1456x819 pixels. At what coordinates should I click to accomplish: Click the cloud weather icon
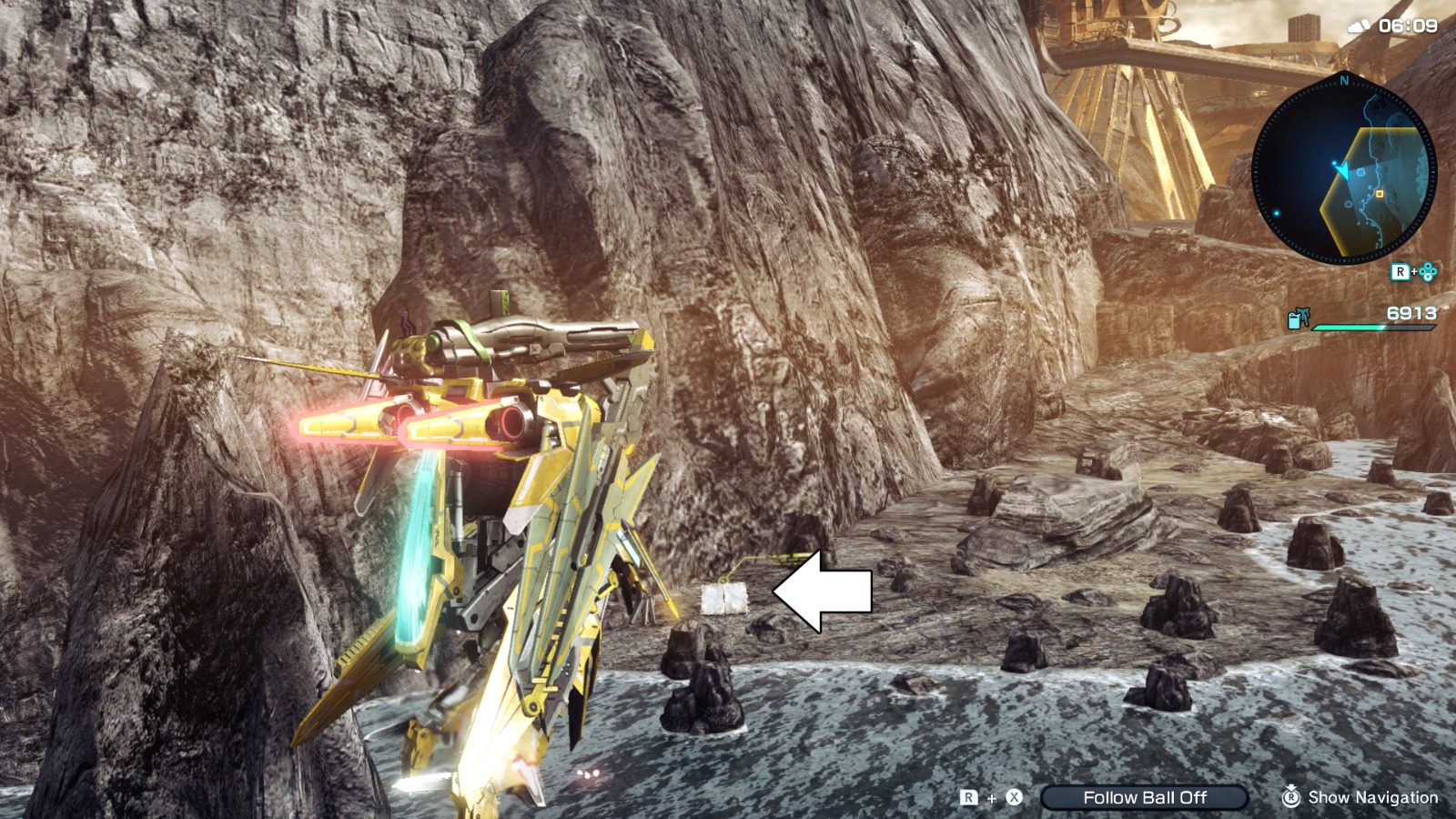click(x=1359, y=25)
